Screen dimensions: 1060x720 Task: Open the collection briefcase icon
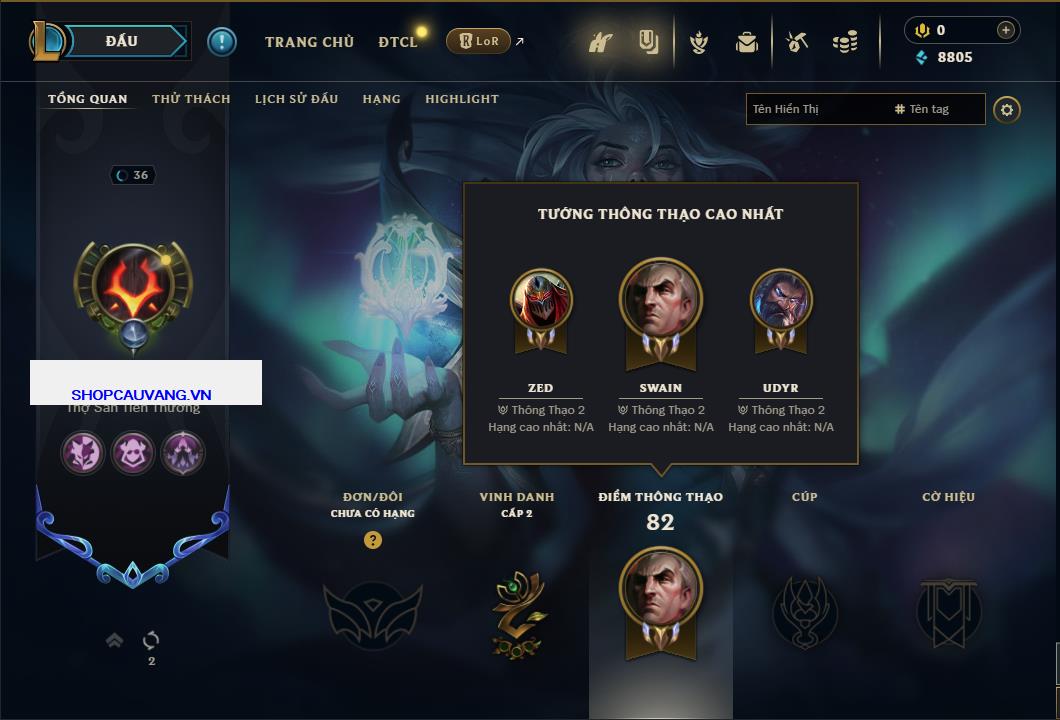[x=747, y=42]
